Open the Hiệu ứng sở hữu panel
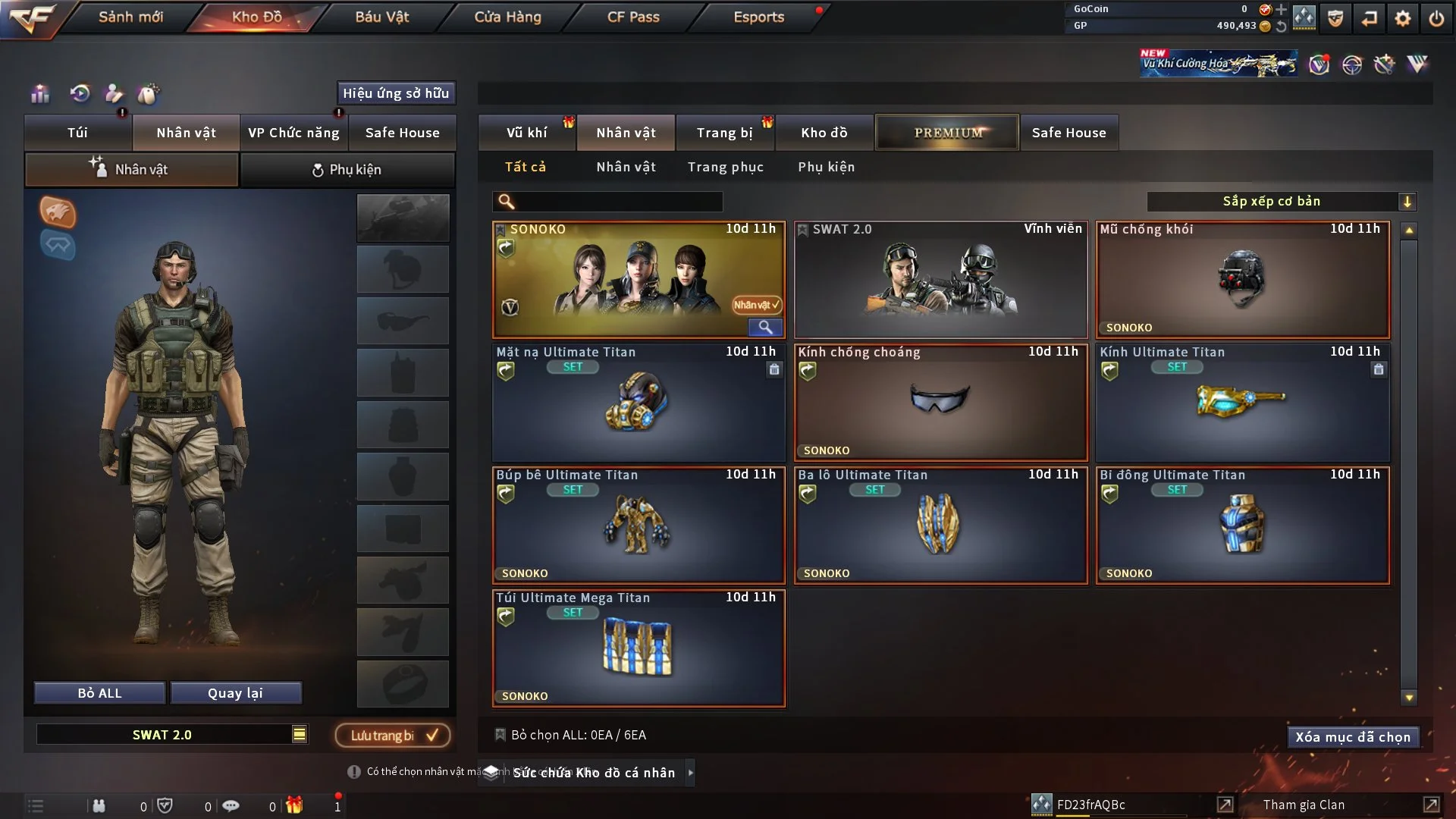This screenshot has width=1456, height=819. (x=396, y=93)
